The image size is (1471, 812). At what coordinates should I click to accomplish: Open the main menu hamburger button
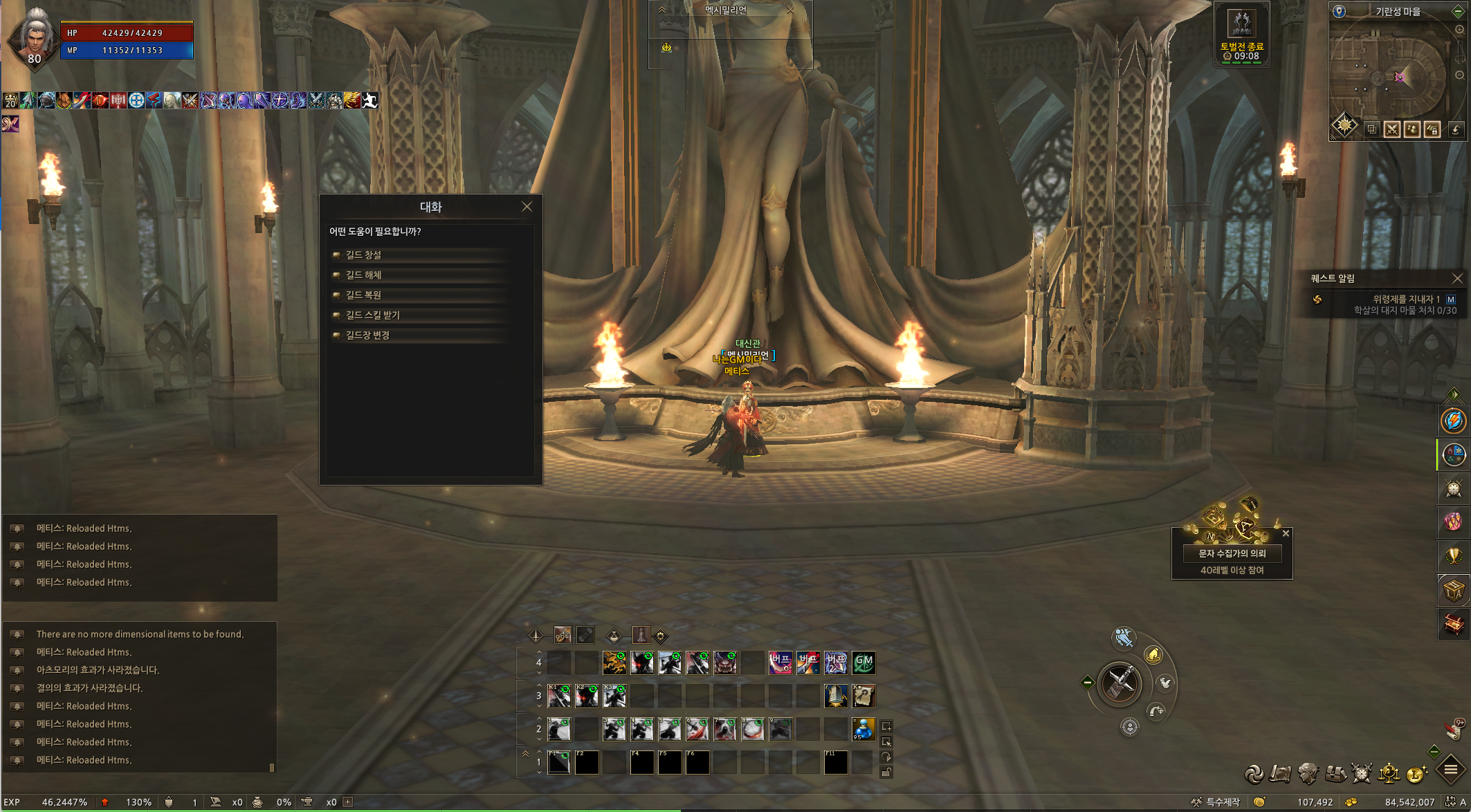pyautogui.click(x=1450, y=770)
